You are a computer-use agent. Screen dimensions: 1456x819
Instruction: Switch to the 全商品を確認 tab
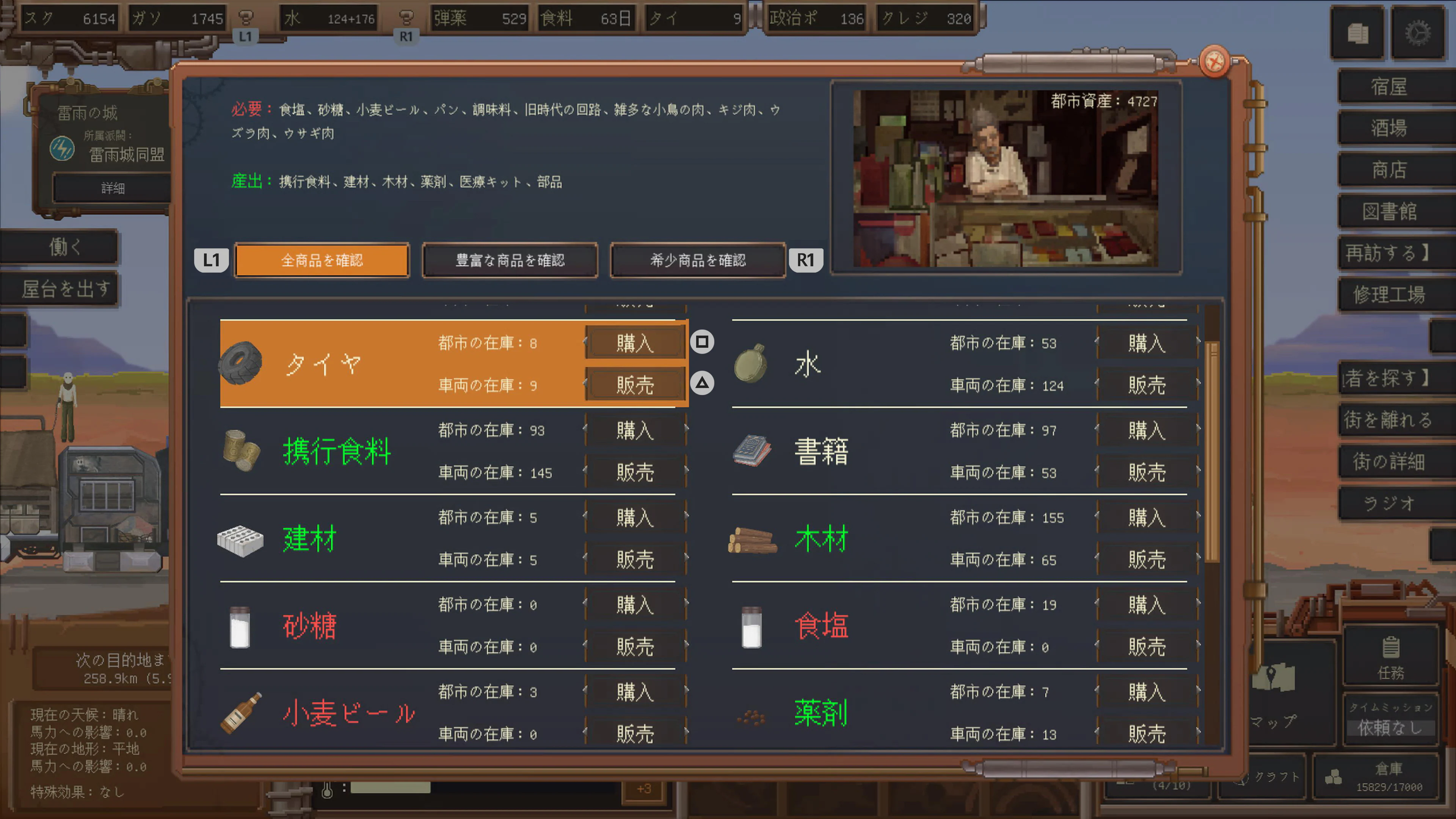(322, 260)
